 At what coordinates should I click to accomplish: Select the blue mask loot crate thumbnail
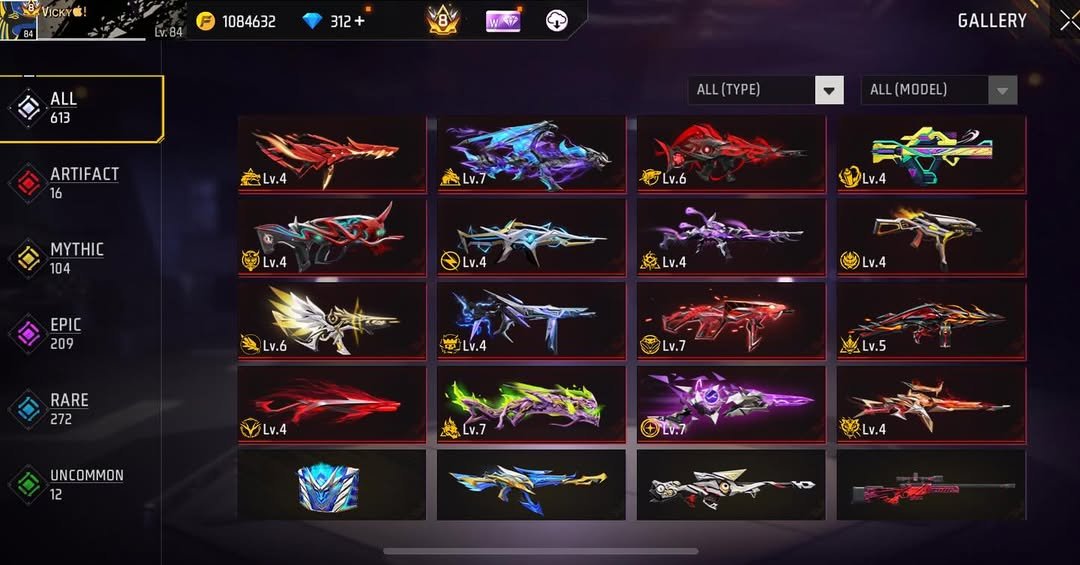point(330,485)
